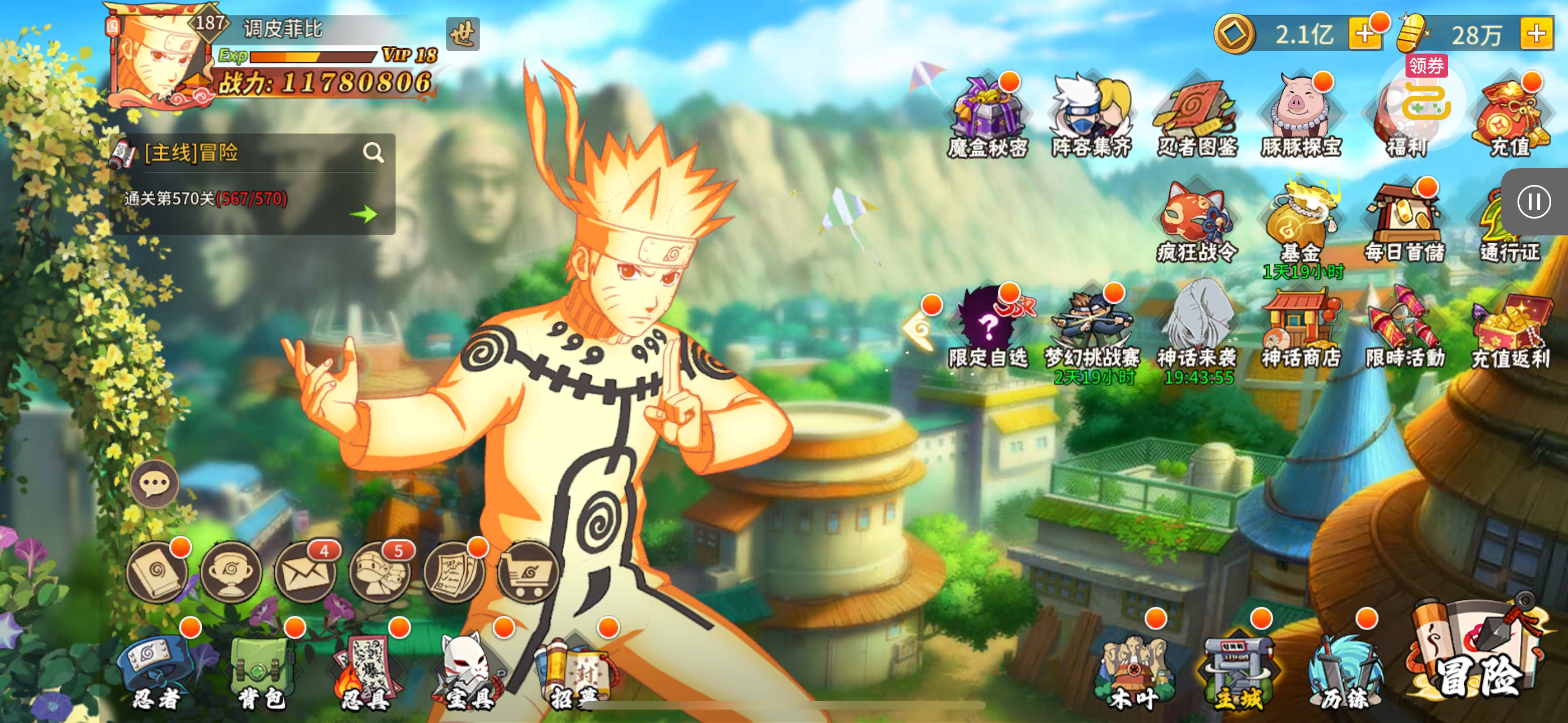This screenshot has height=723, width=1568.
Task: Open the 忍者 ninja menu
Action: point(158,673)
